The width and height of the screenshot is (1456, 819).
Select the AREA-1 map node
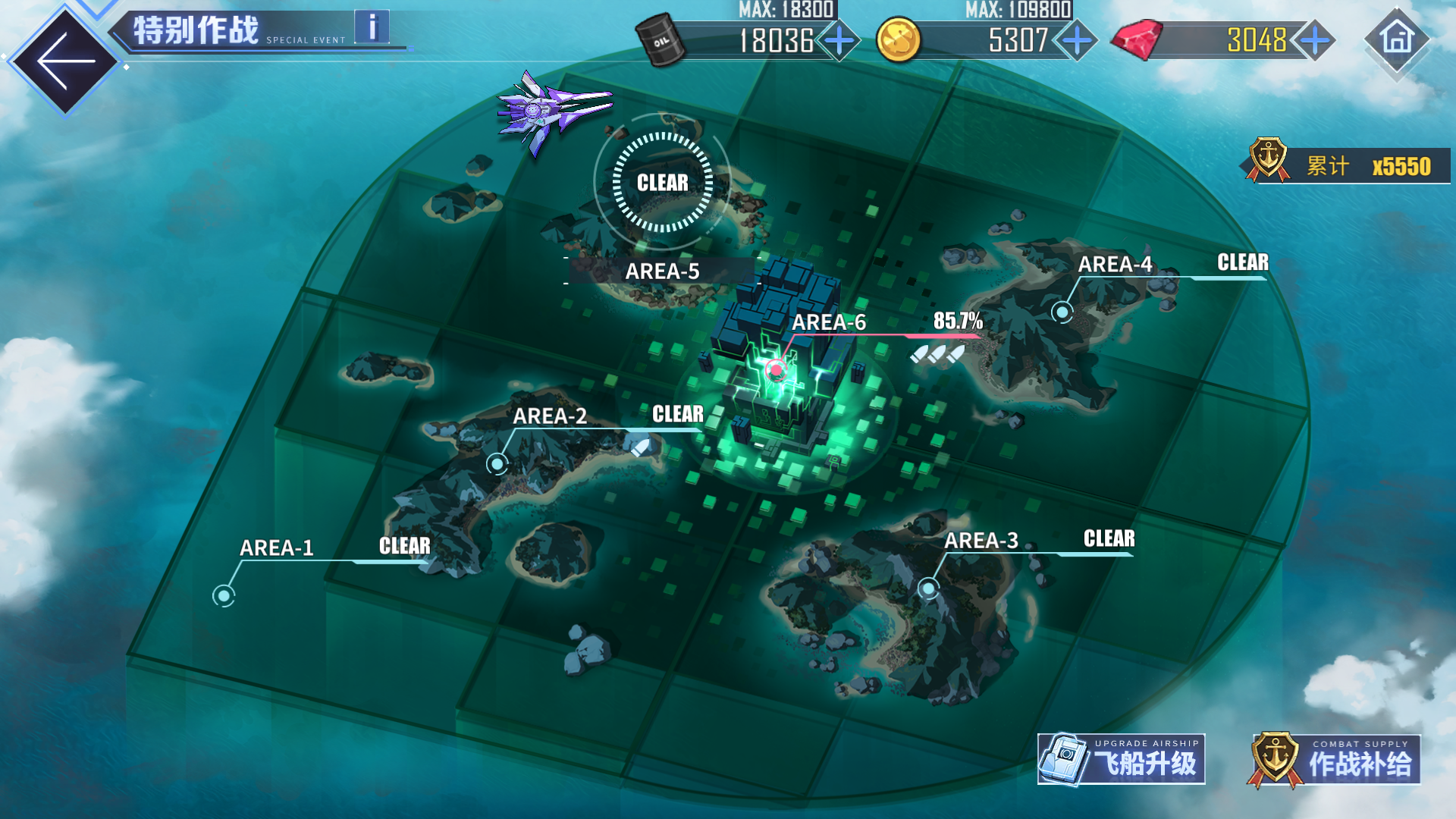[x=224, y=595]
